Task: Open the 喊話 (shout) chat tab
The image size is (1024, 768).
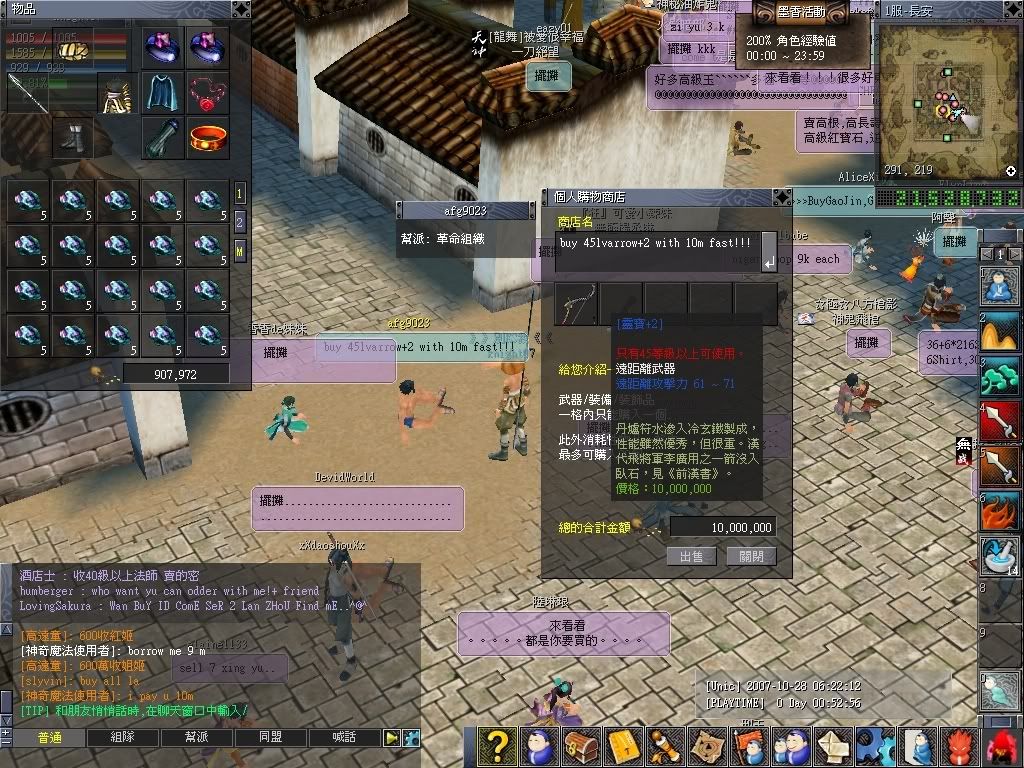Action: coord(343,737)
